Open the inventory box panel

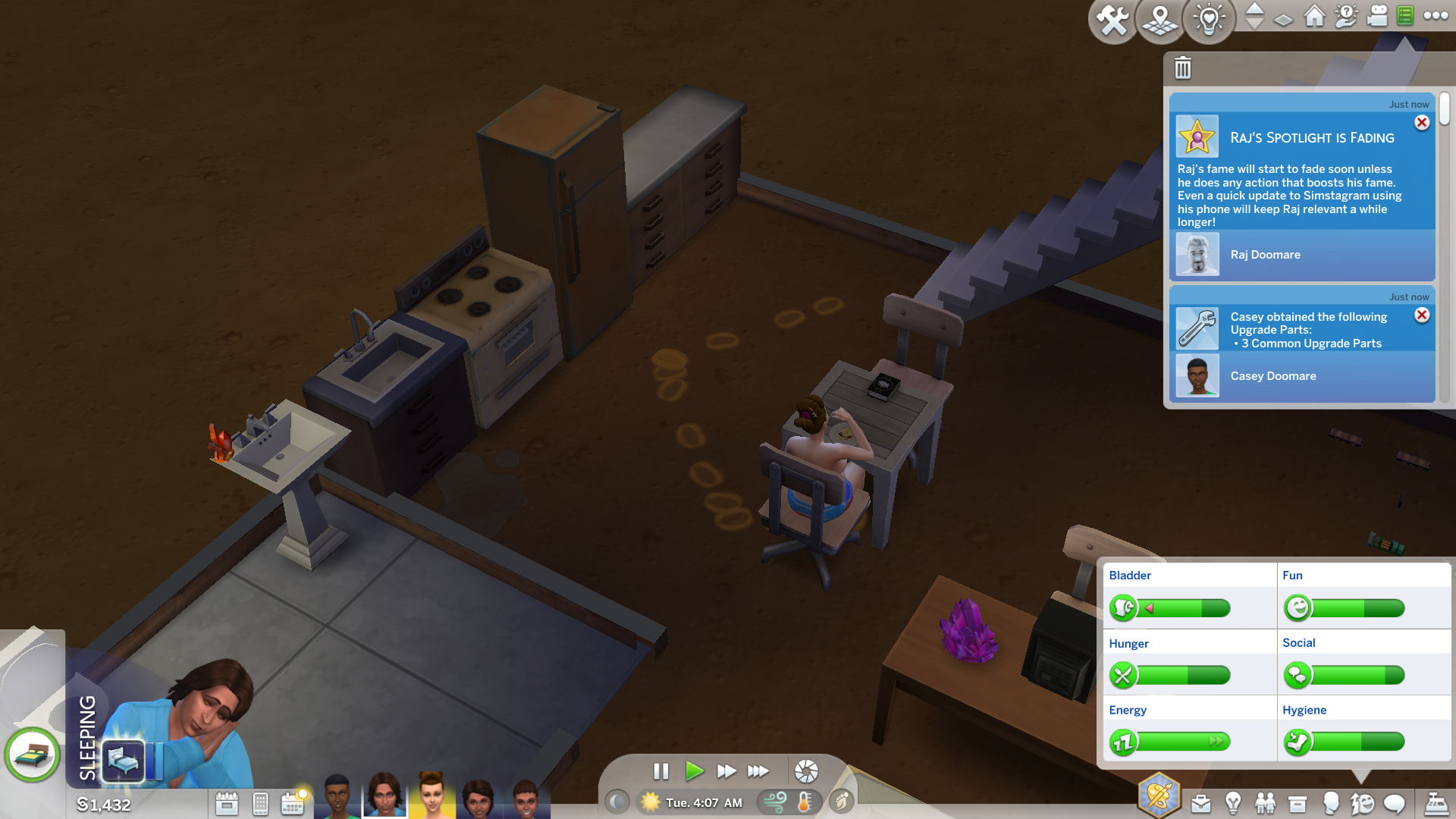point(1298,803)
